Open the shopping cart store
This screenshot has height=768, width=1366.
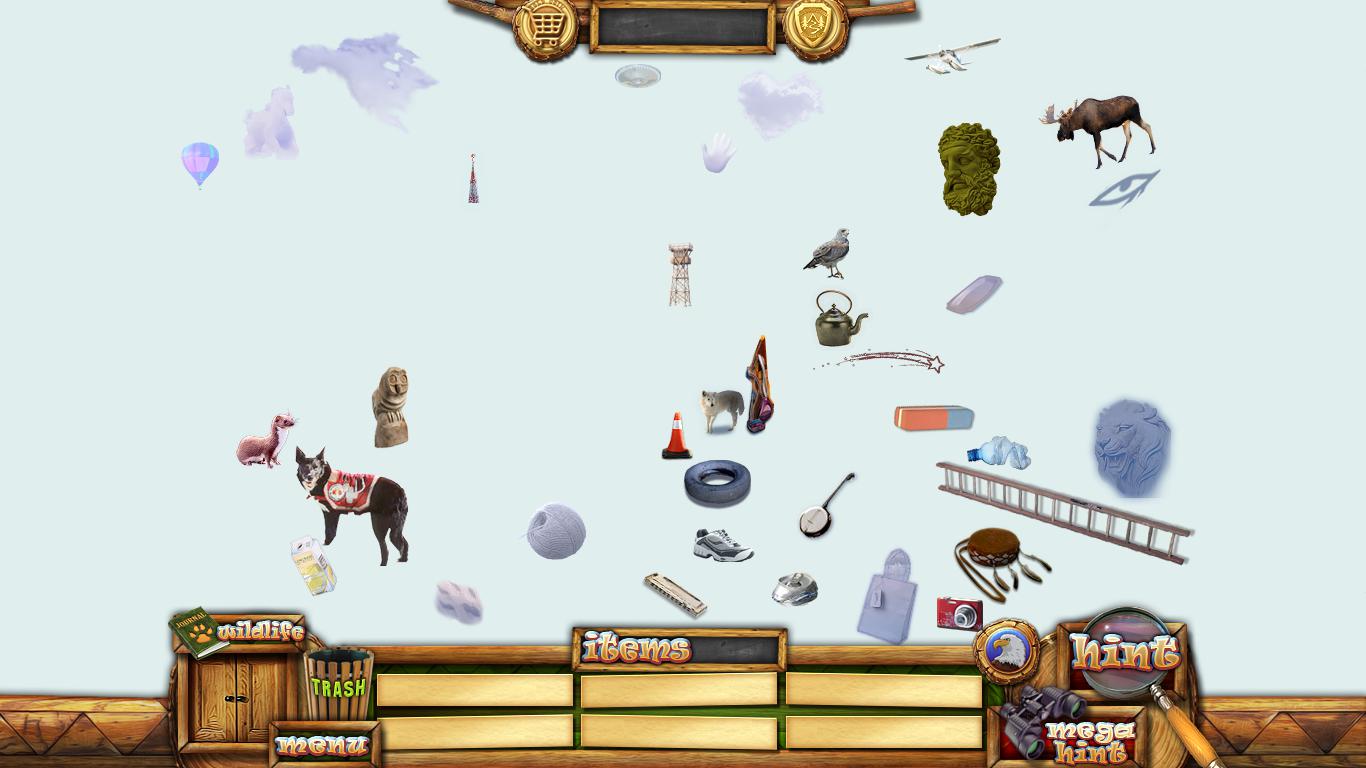pyautogui.click(x=545, y=27)
